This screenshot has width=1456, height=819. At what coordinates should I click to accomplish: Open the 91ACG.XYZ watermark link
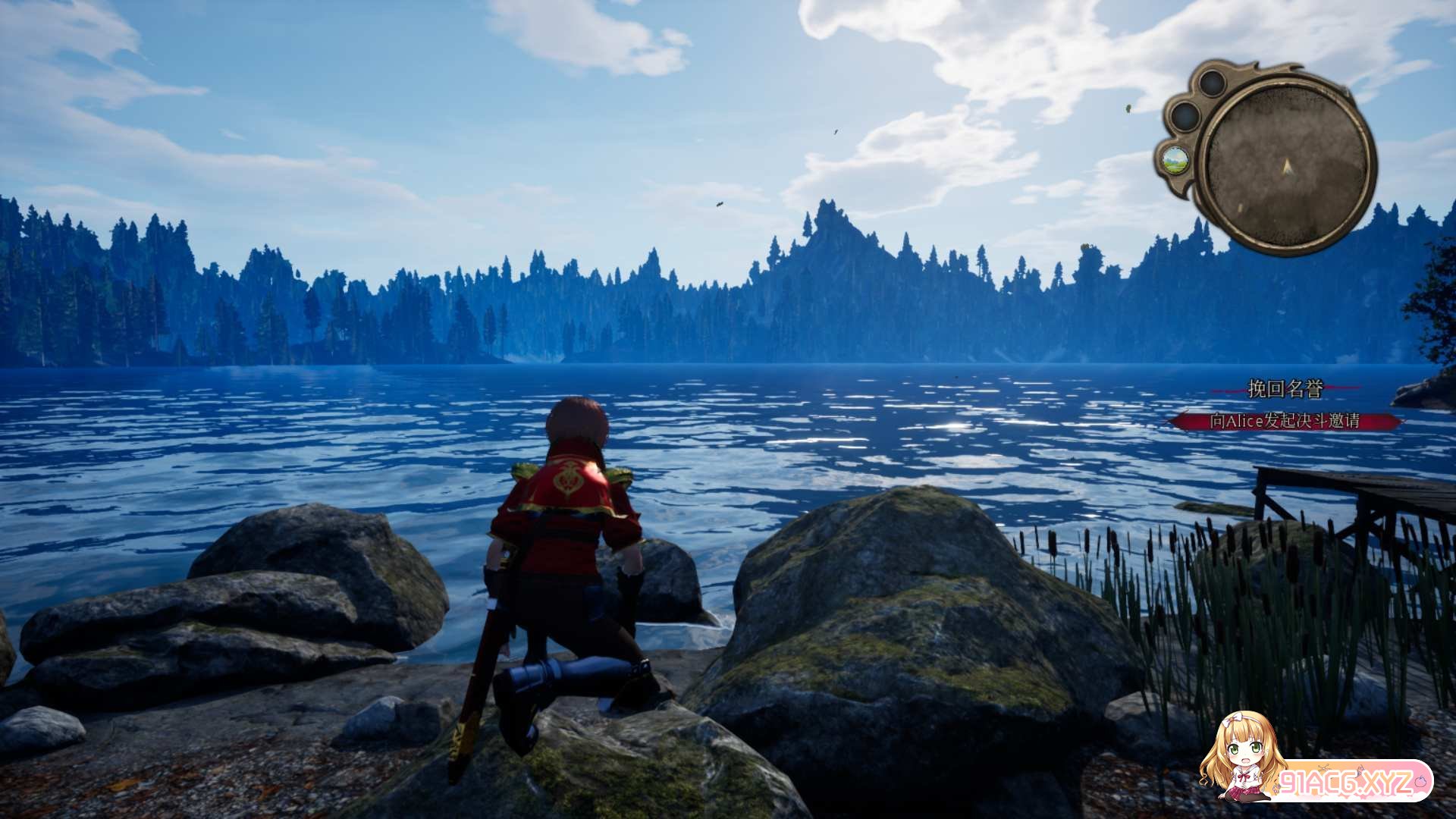coord(1346,781)
